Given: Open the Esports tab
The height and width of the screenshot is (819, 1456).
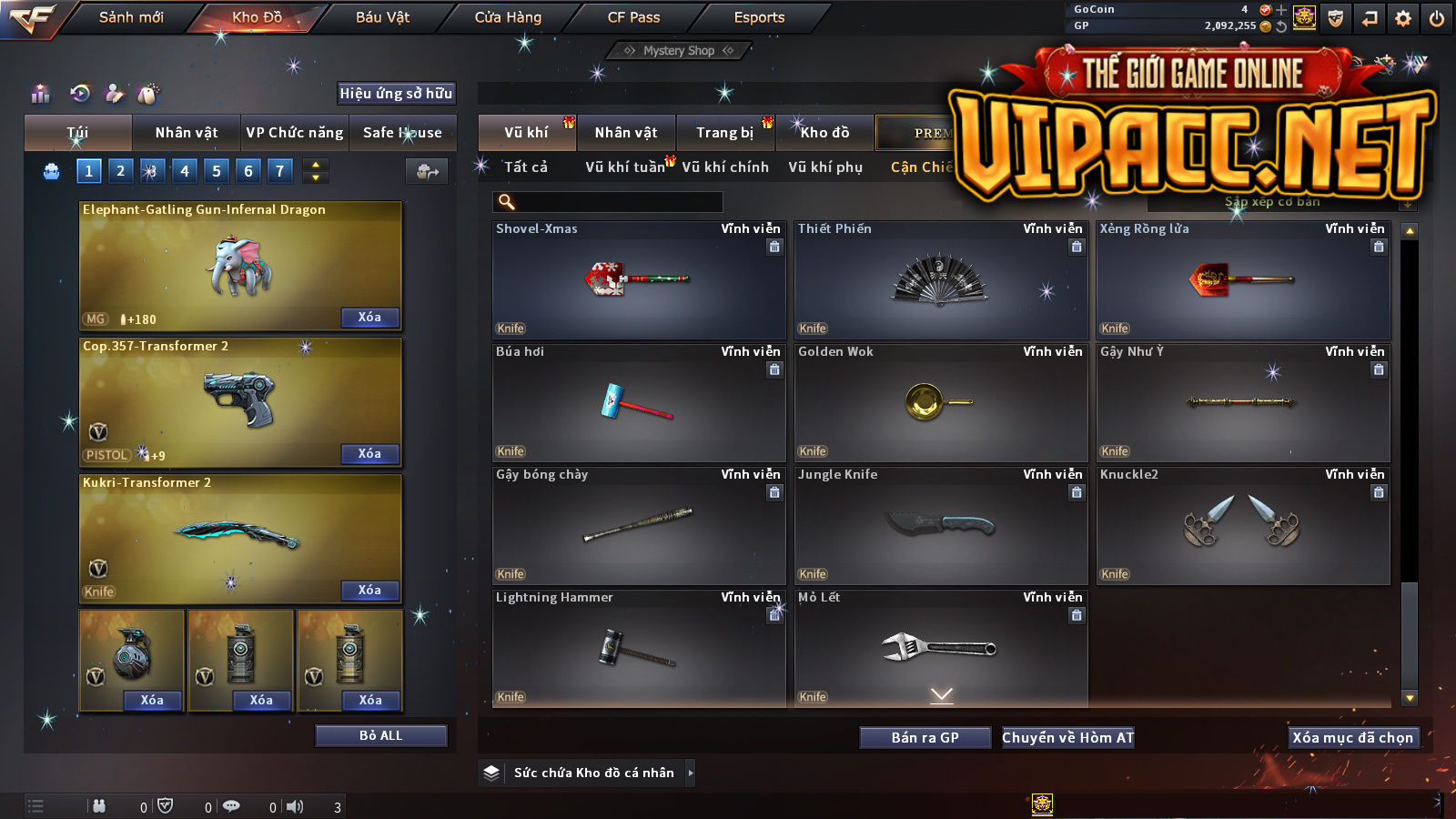Looking at the screenshot, I should click(759, 17).
